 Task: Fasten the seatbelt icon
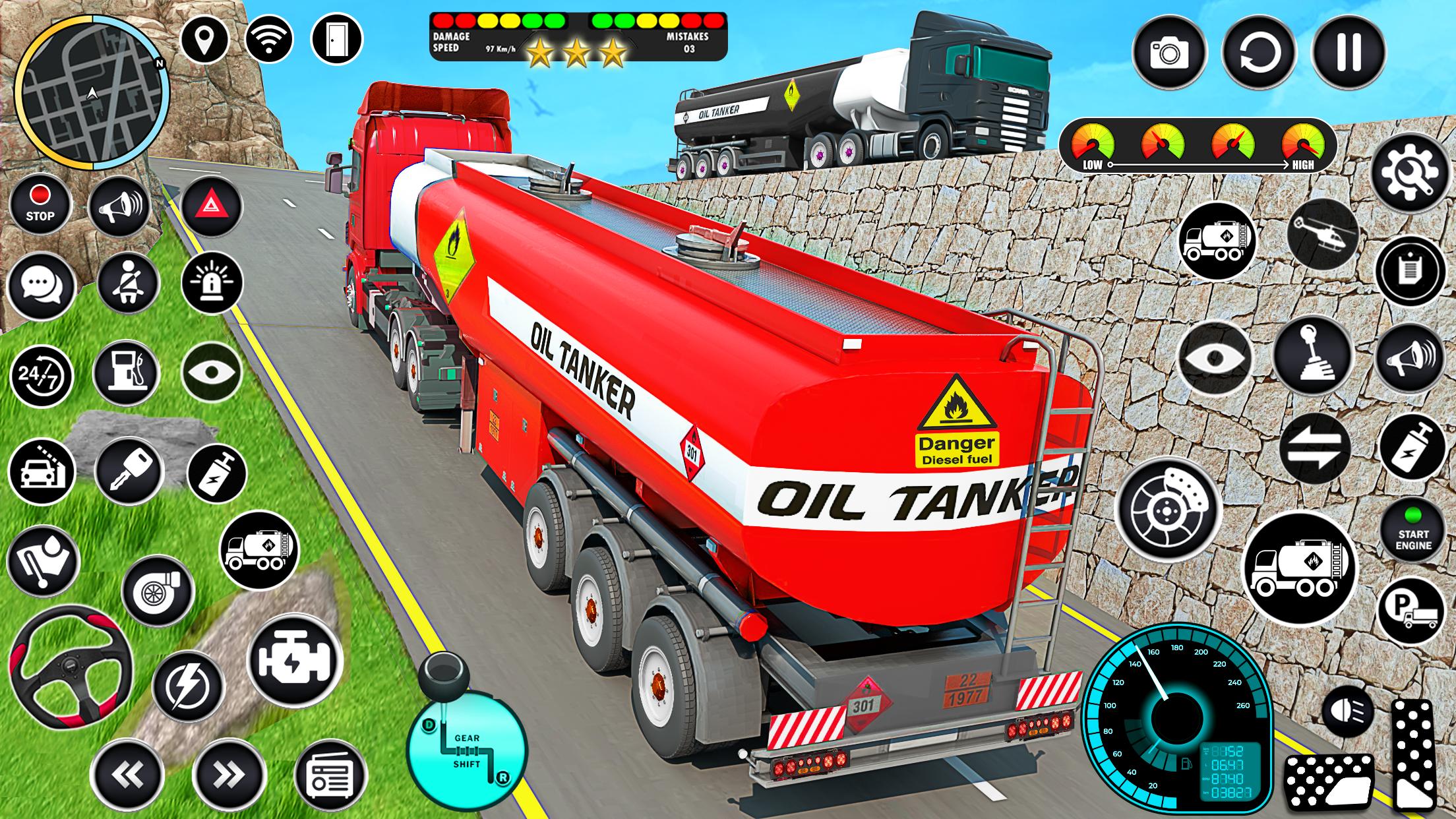click(128, 284)
